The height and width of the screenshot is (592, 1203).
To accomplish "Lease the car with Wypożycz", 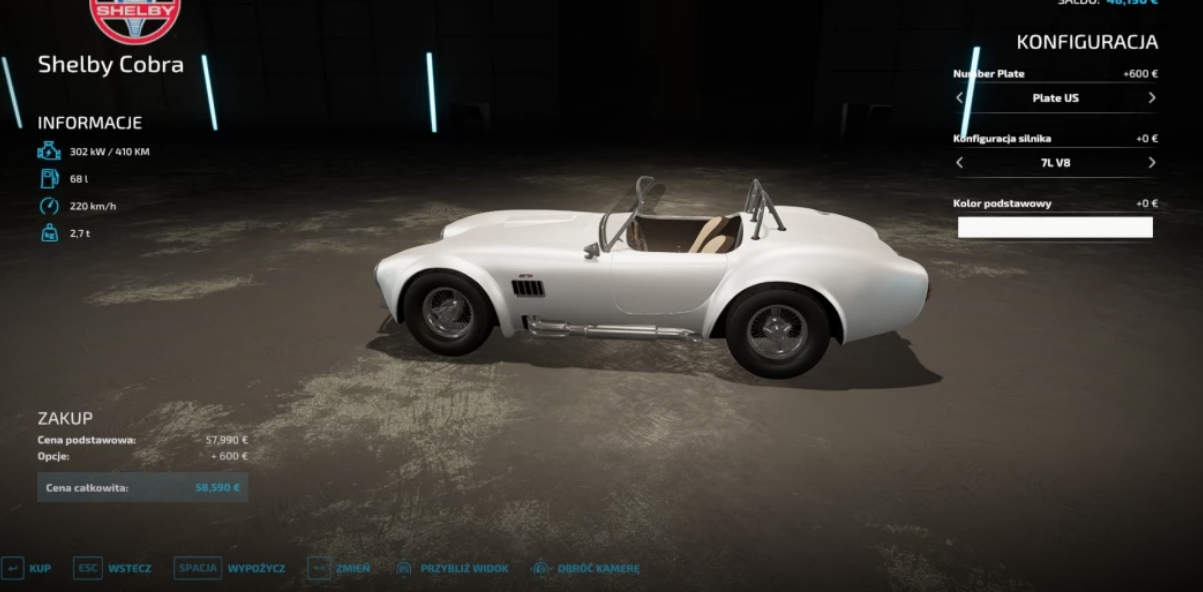I will point(230,568).
